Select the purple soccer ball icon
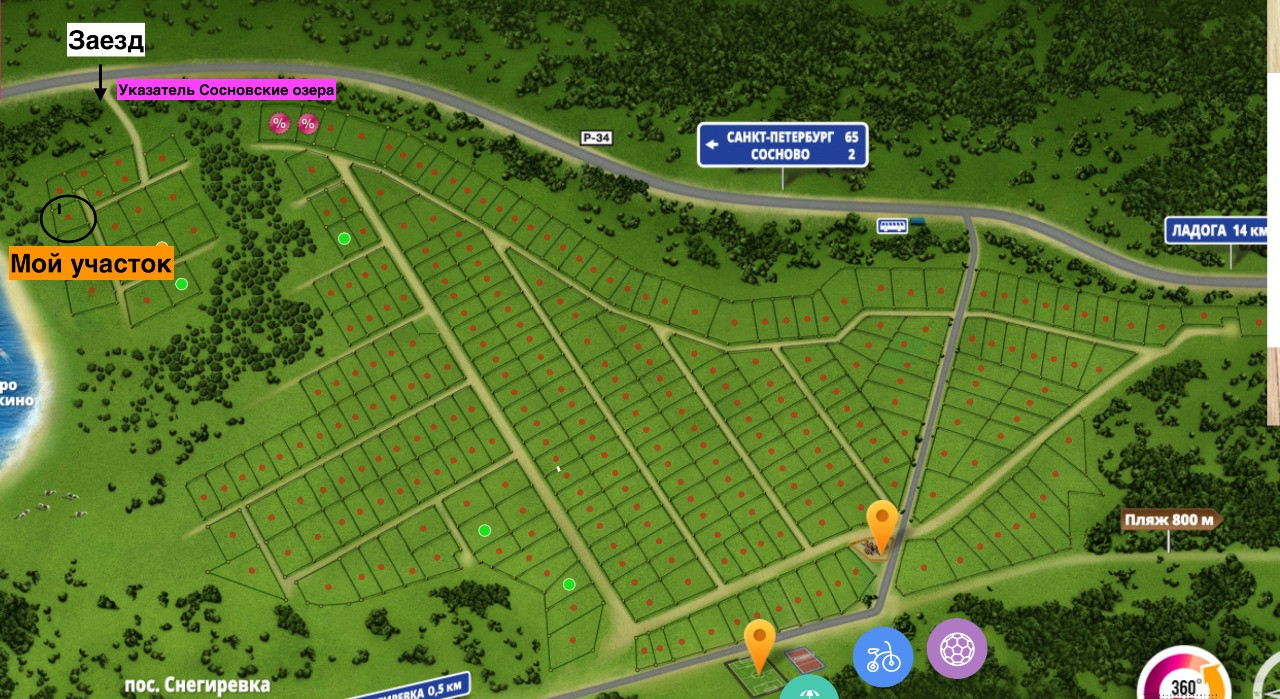Image resolution: width=1280 pixels, height=699 pixels. (957, 649)
